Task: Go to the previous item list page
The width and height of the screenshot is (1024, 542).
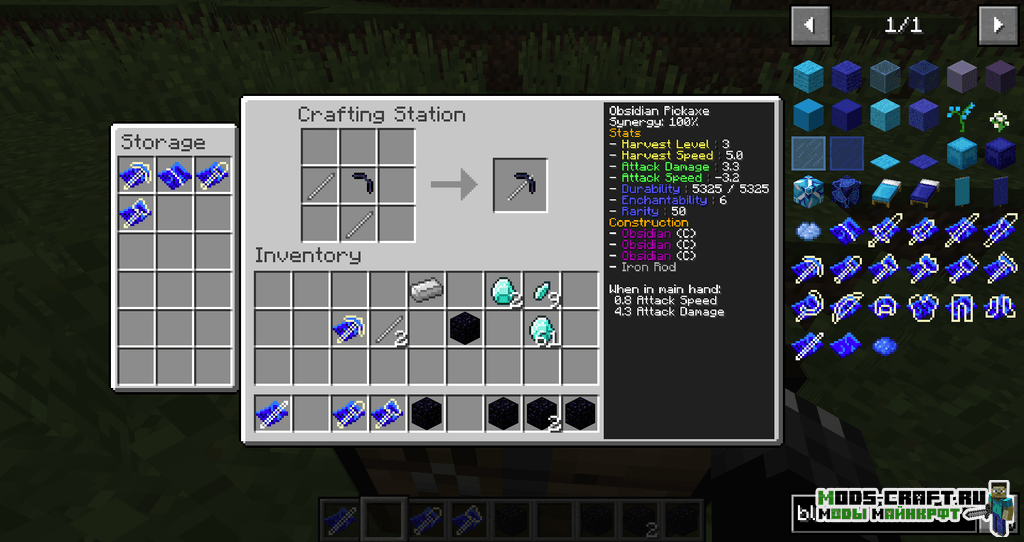Action: pyautogui.click(x=810, y=24)
